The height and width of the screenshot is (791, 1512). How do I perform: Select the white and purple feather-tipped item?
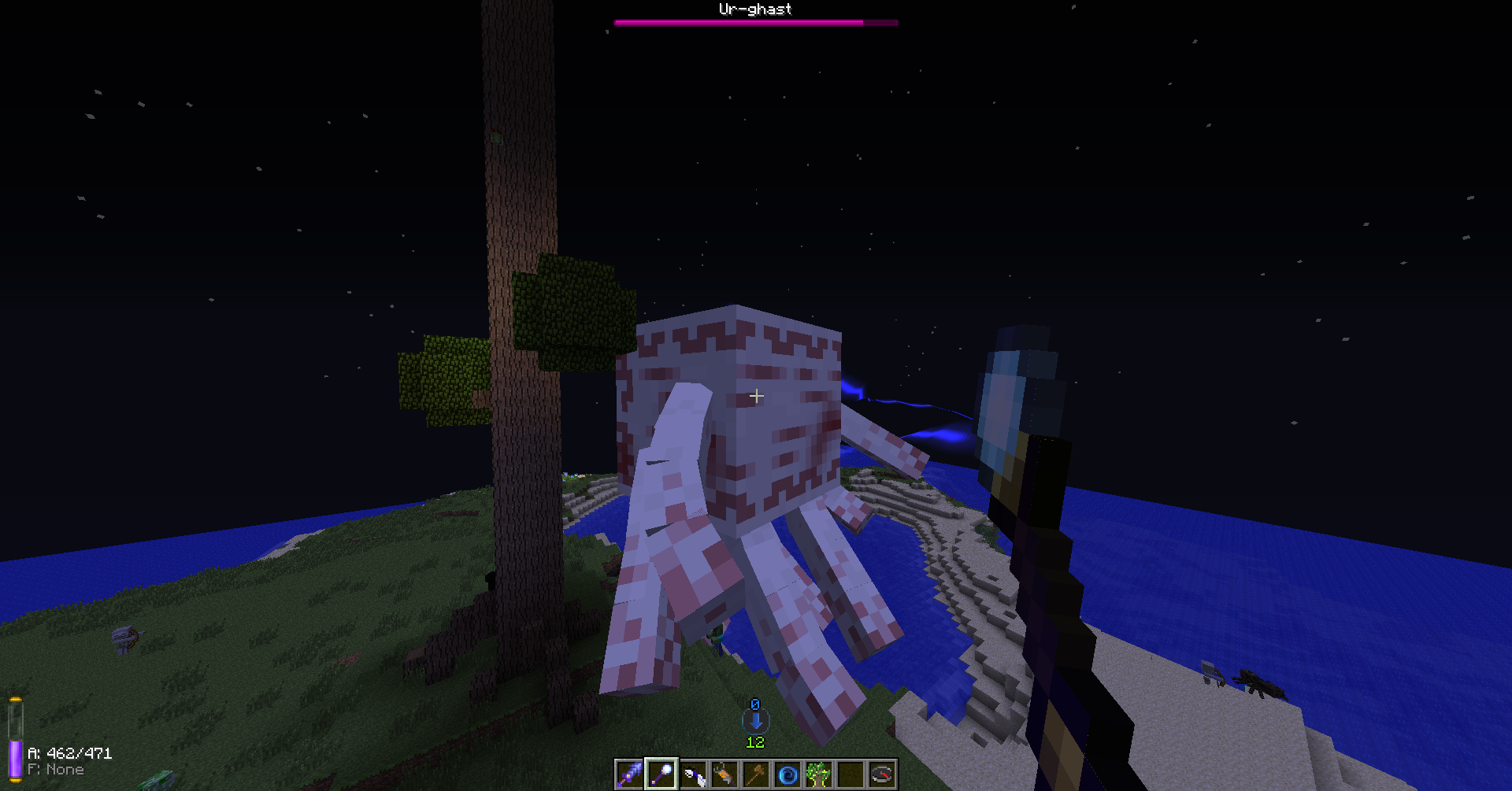point(693,774)
